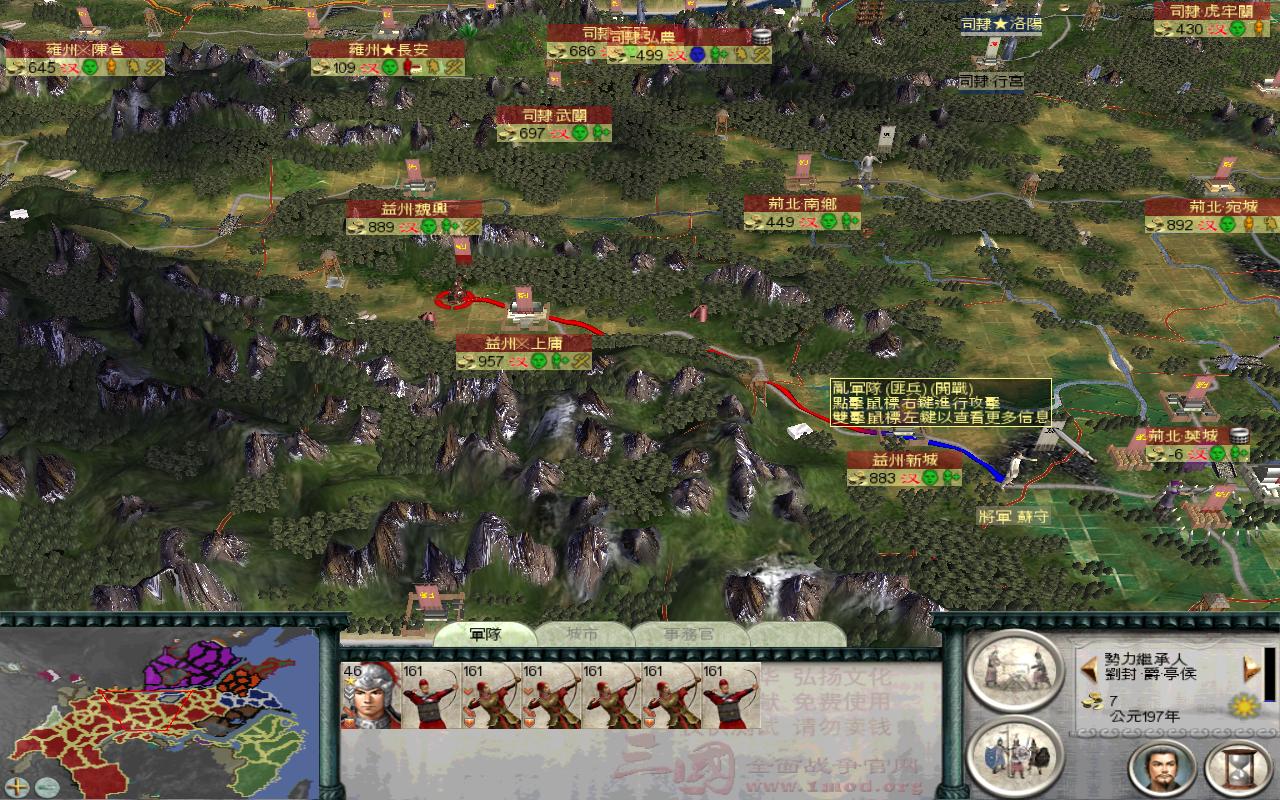This screenshot has width=1280, height=800.
Task: Open the construction review circular icon
Action: tap(1014, 670)
